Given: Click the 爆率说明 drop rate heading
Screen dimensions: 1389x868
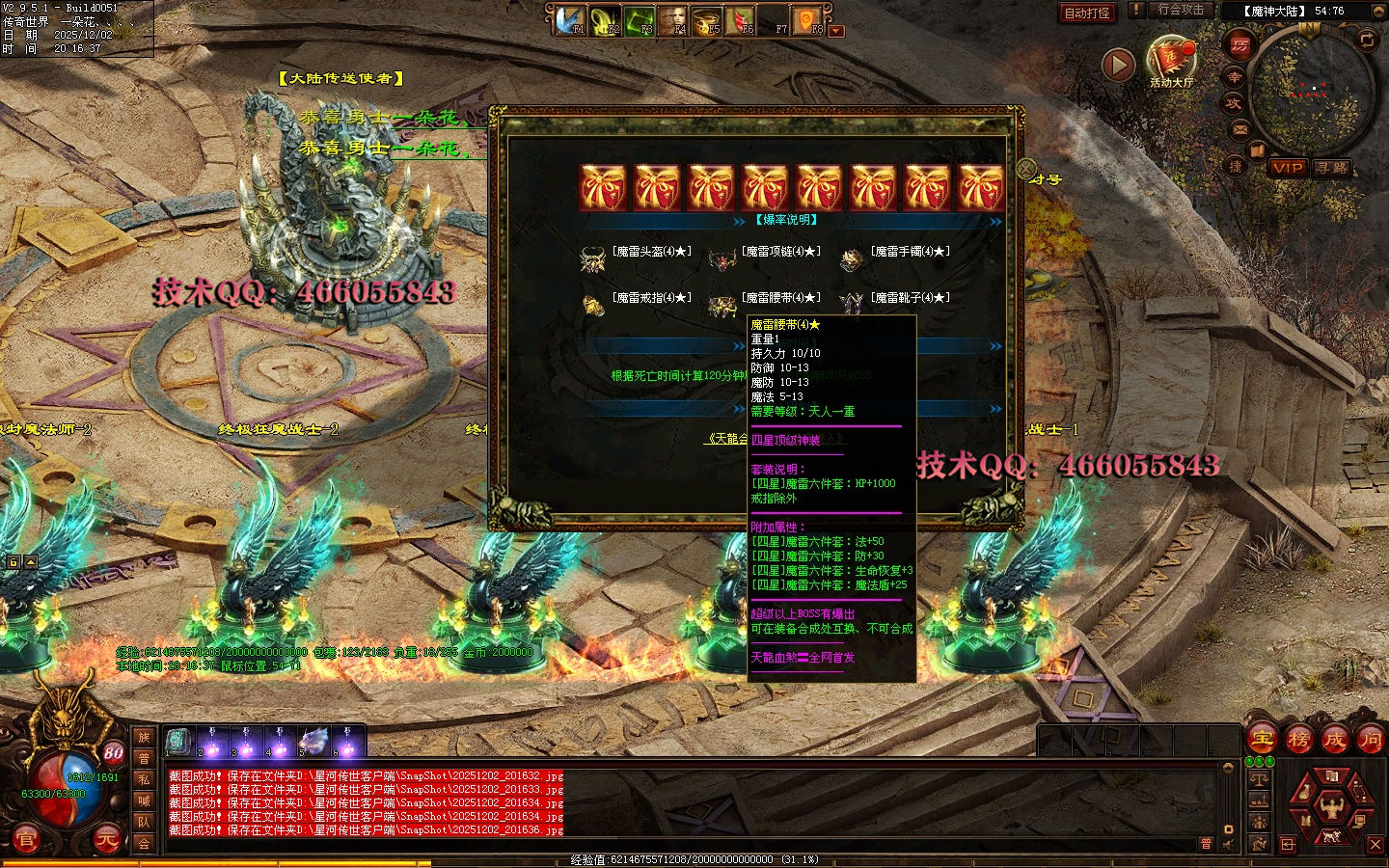Looking at the screenshot, I should 786,220.
